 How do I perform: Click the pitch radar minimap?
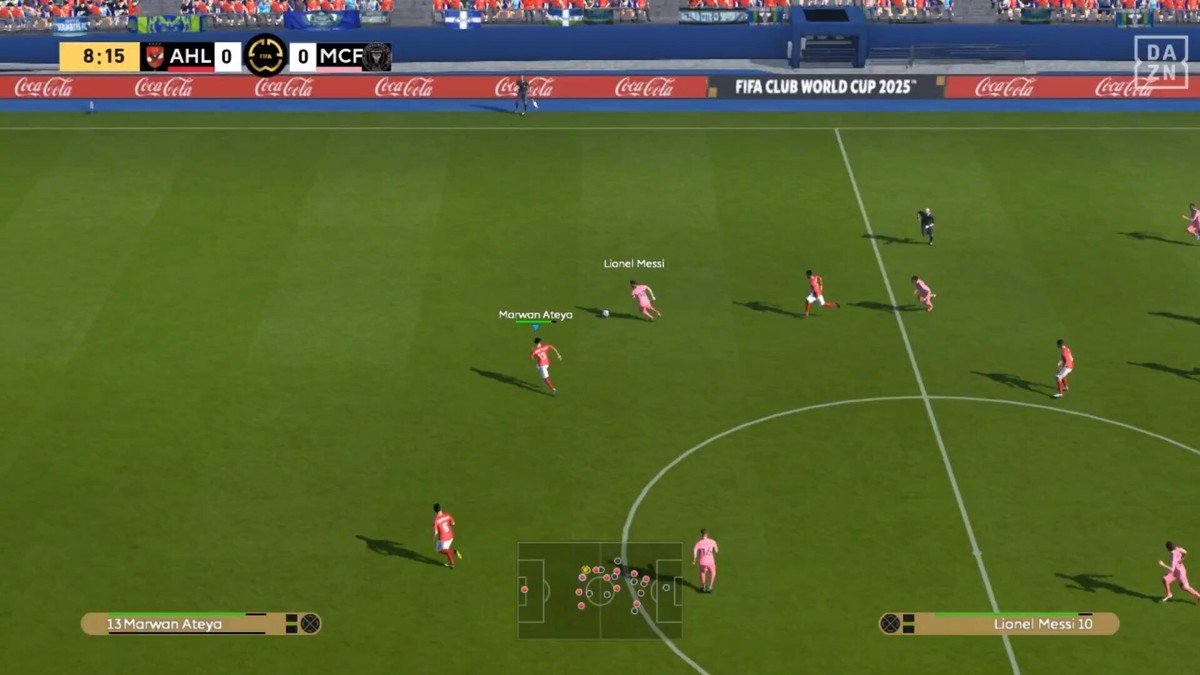point(599,590)
